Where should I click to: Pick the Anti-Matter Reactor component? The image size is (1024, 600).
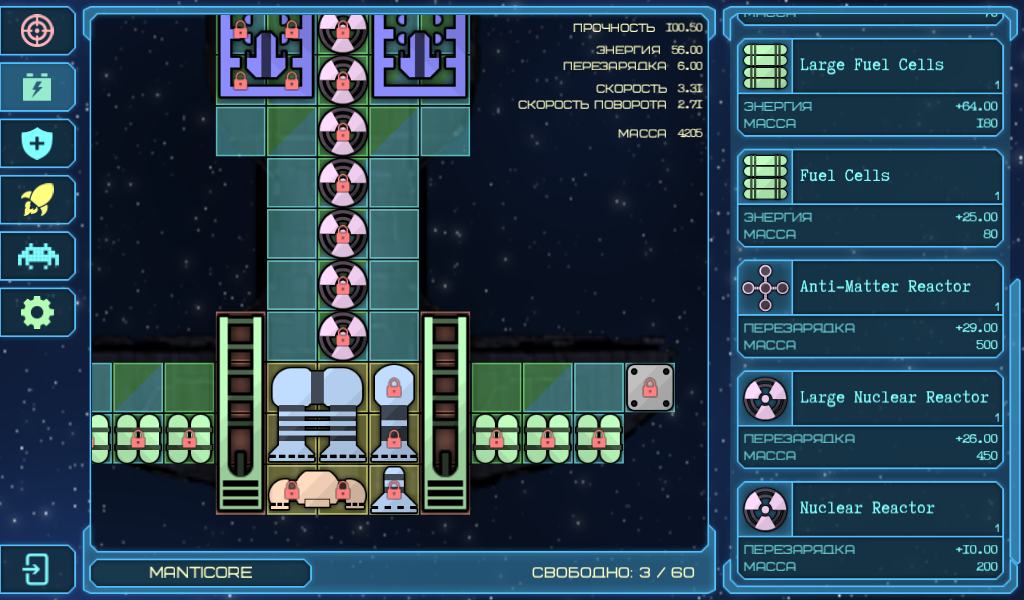click(x=869, y=309)
